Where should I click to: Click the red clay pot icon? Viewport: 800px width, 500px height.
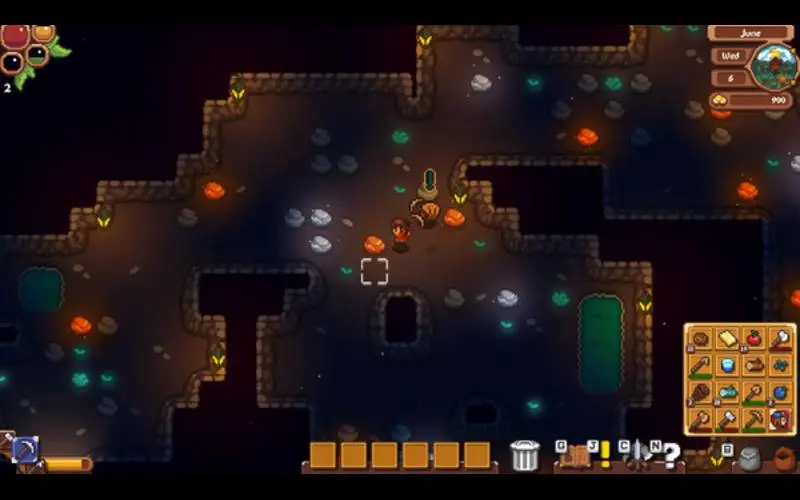click(785, 459)
